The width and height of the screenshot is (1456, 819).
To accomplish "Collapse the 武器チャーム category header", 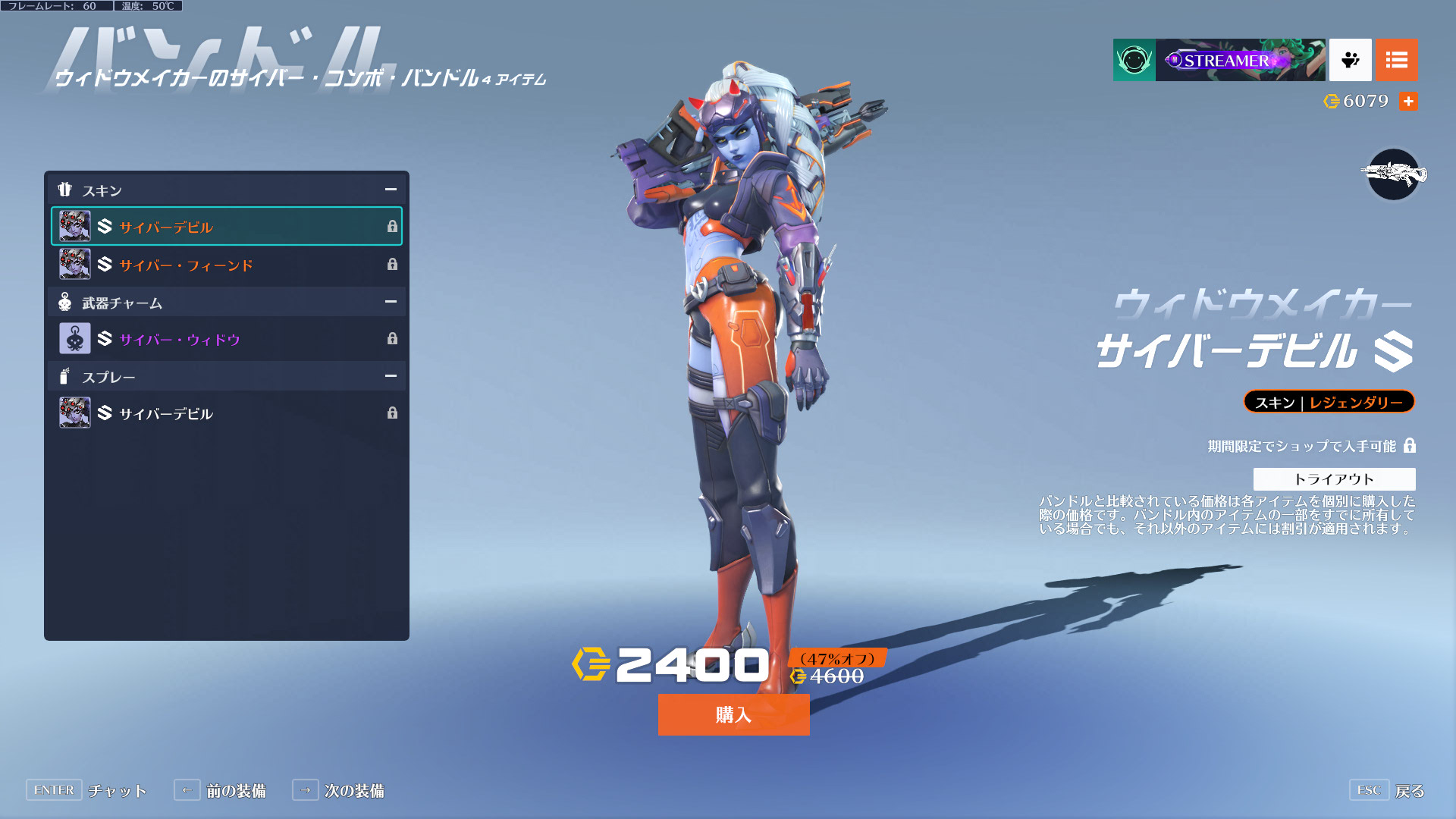I will (x=391, y=302).
